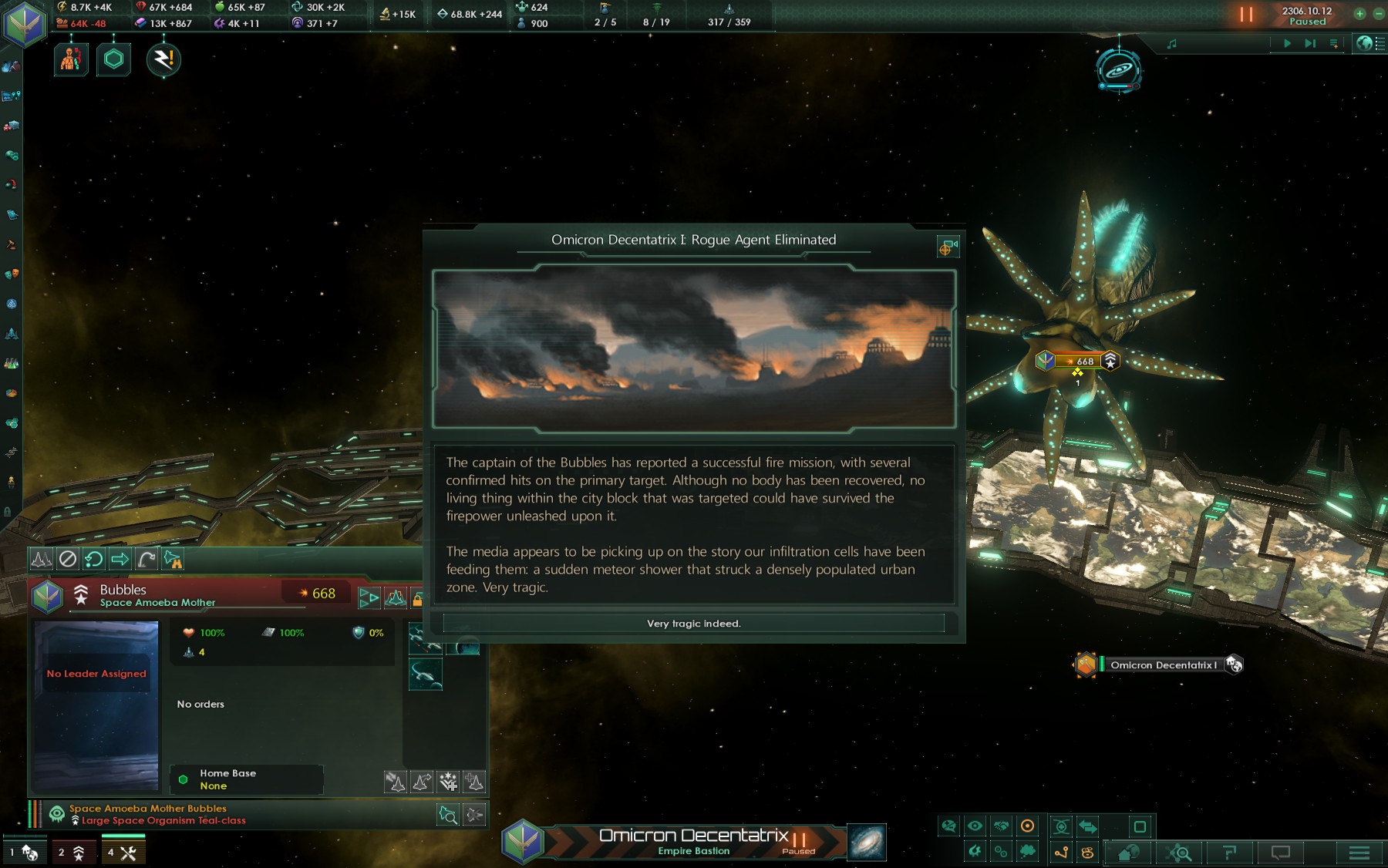Confirm the event with 'Very tragic indeed.'
This screenshot has height=868, width=1388.
pyautogui.click(x=693, y=623)
